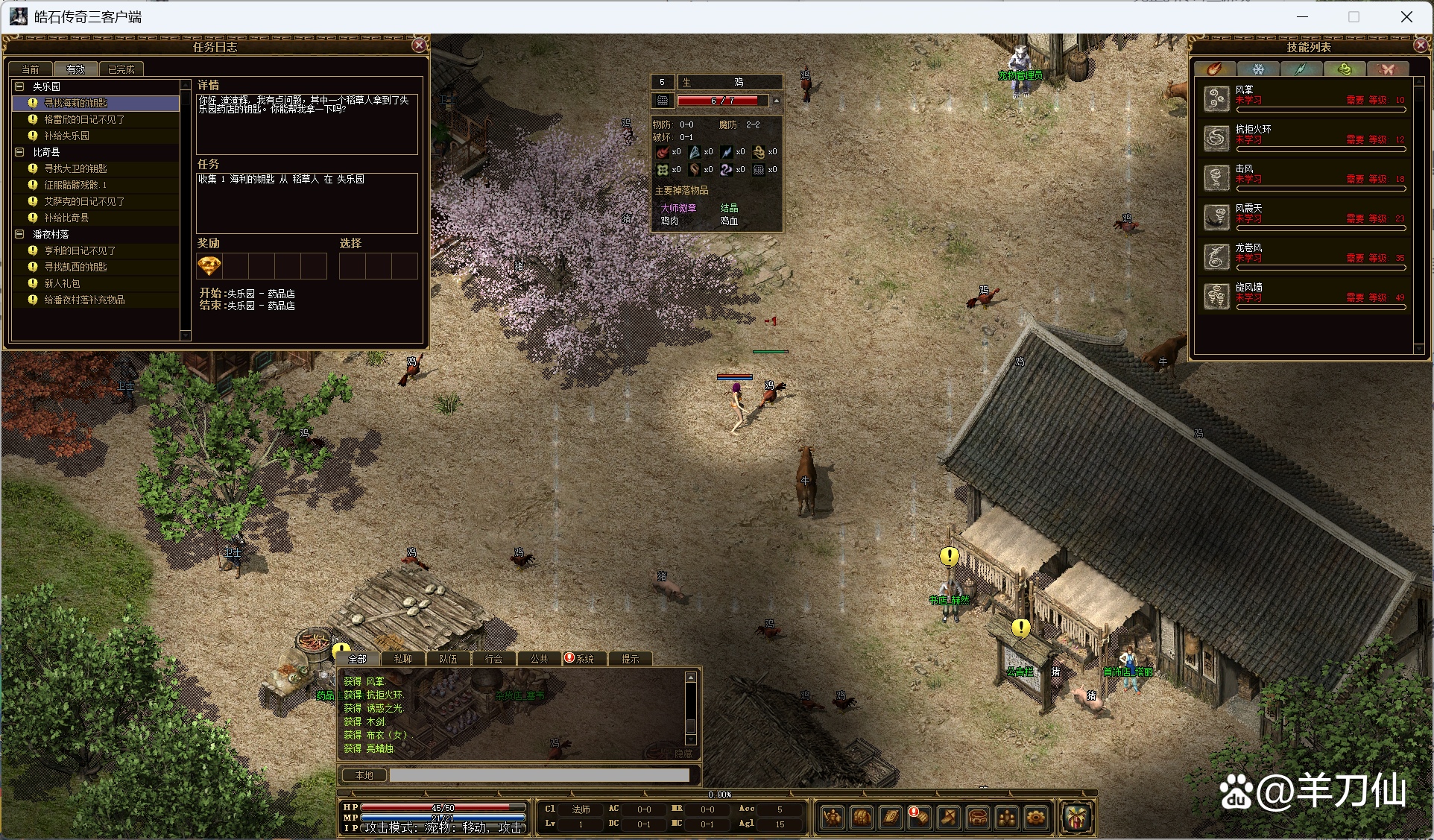The image size is (1434, 840).
Task: Open settings with the gear icon
Action: coord(1035,818)
